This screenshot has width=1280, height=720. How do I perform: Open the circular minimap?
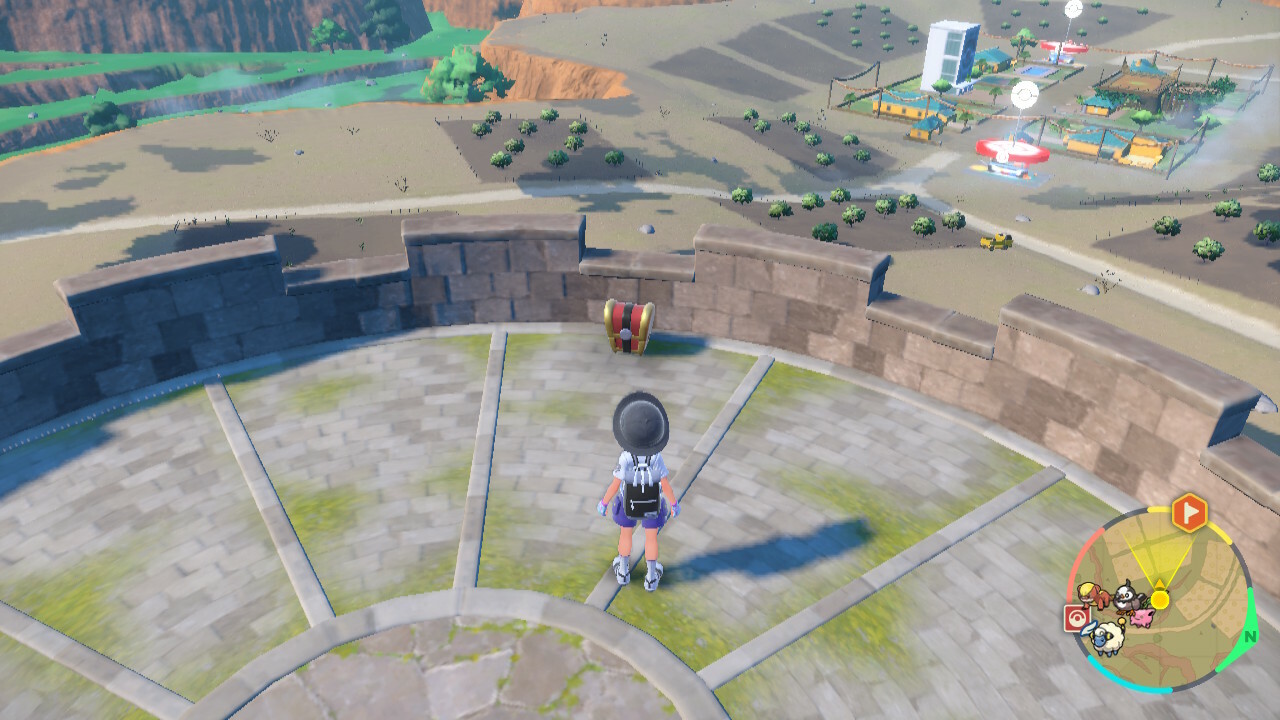point(1160,600)
